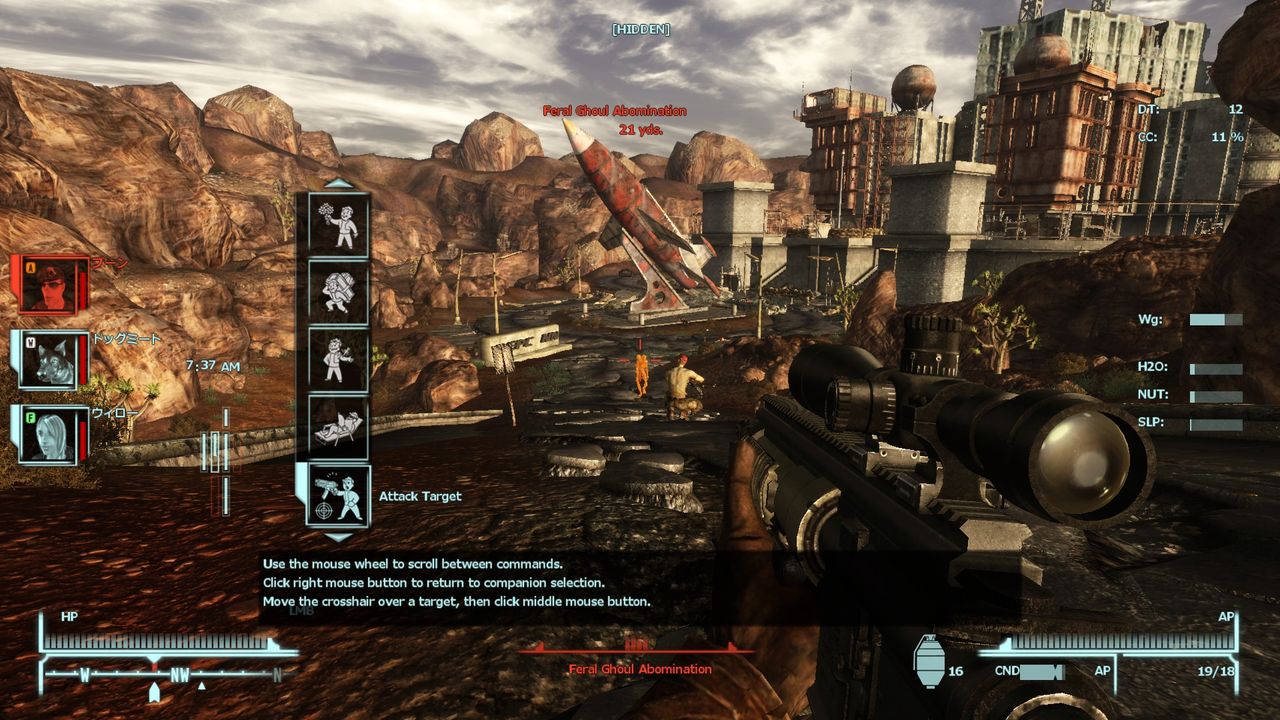Click the A button badge on Boone's portrait
The height and width of the screenshot is (720, 1280).
(x=30, y=267)
